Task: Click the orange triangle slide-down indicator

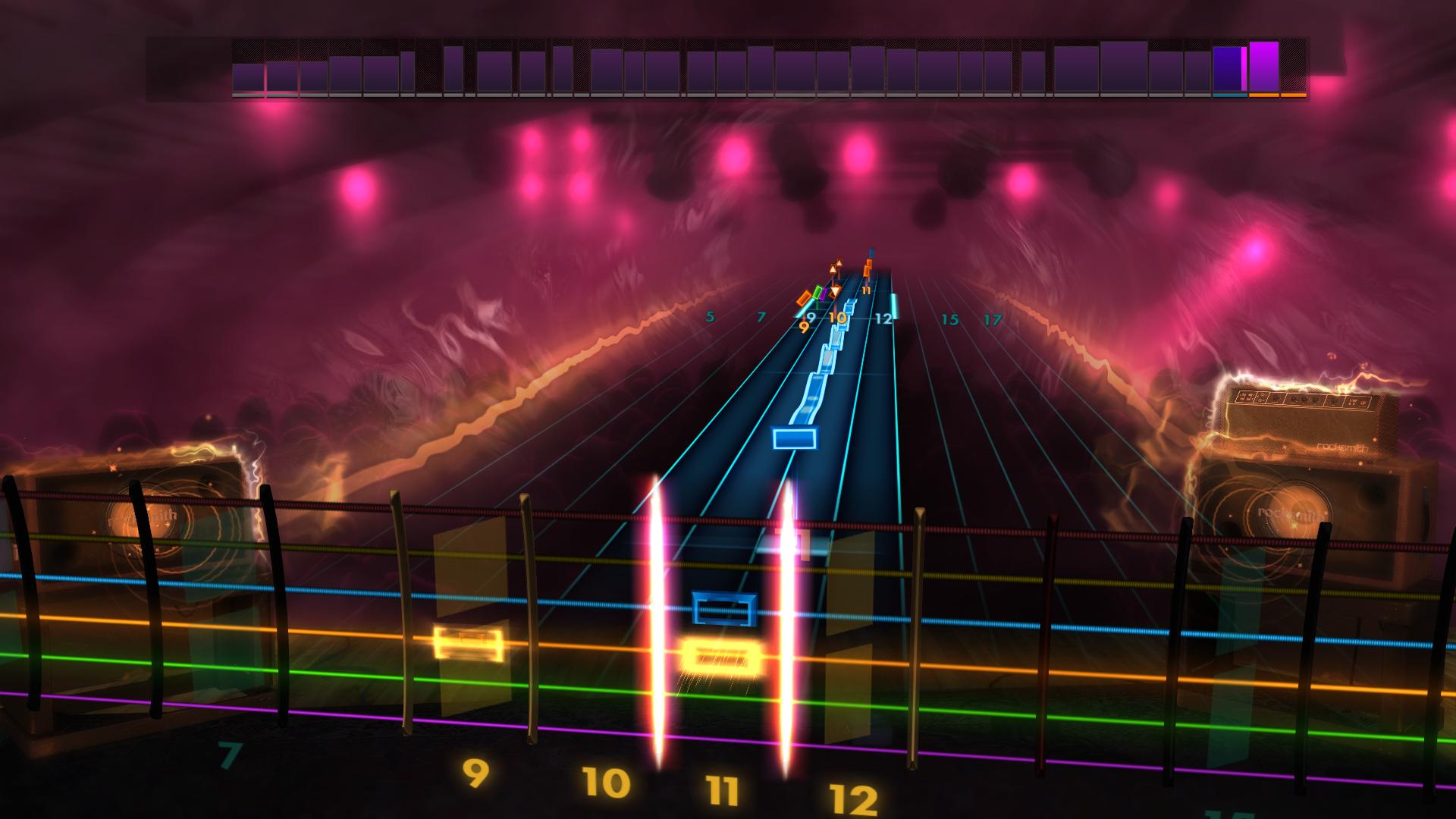Action: 835,291
